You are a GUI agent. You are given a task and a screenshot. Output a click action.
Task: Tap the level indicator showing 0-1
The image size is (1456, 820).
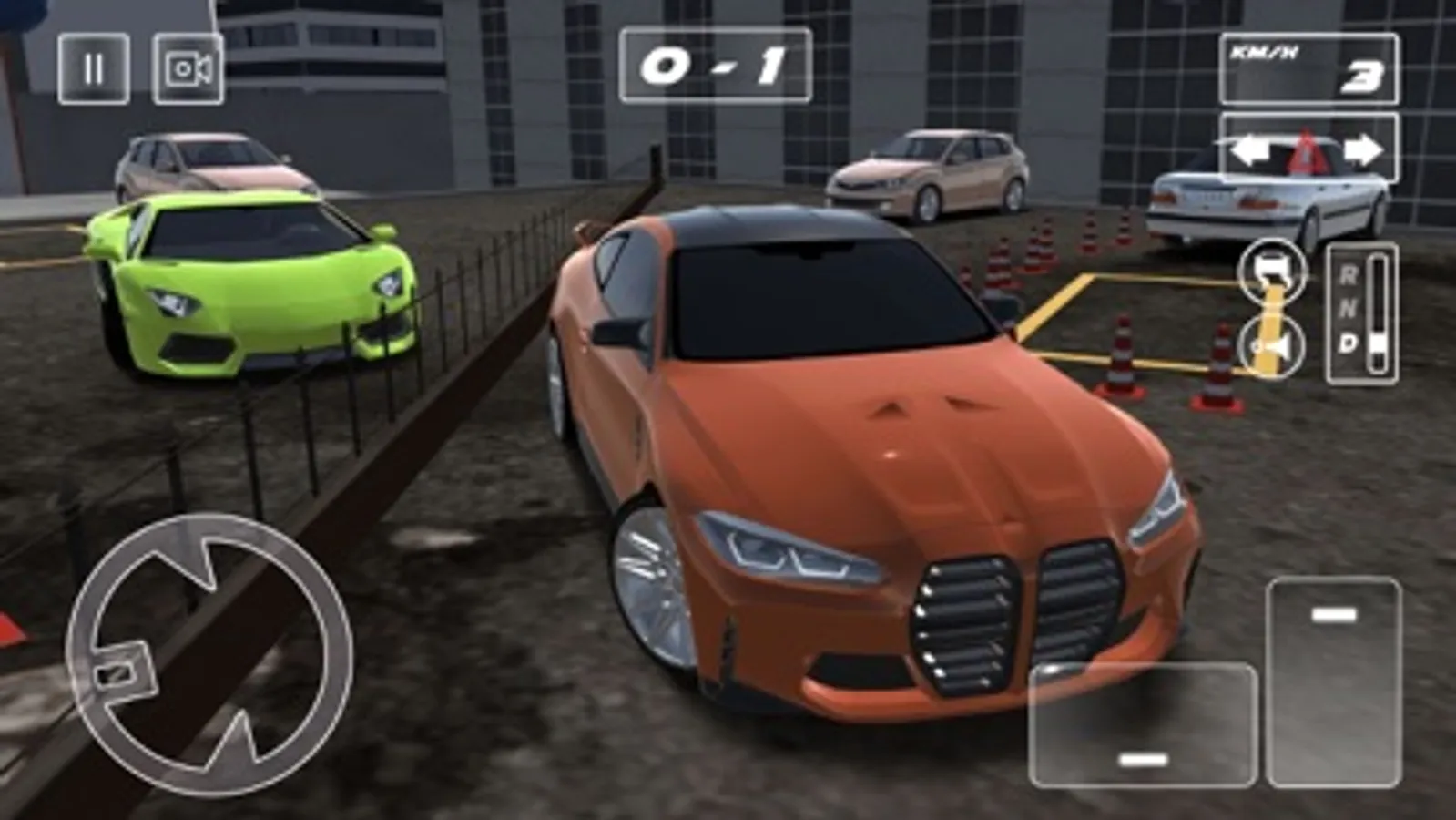pos(718,62)
